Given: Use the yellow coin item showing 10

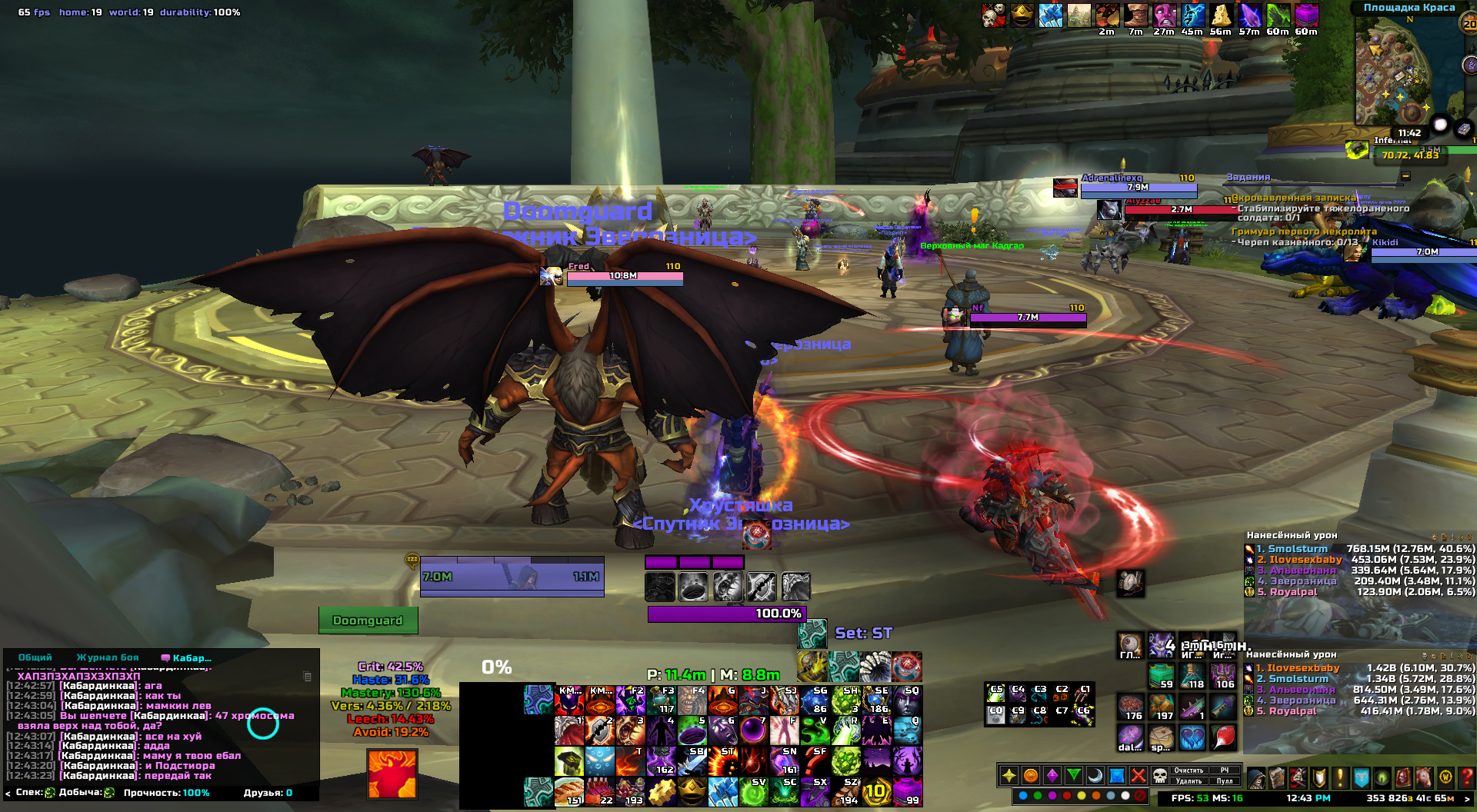Looking at the screenshot, I should [876, 791].
